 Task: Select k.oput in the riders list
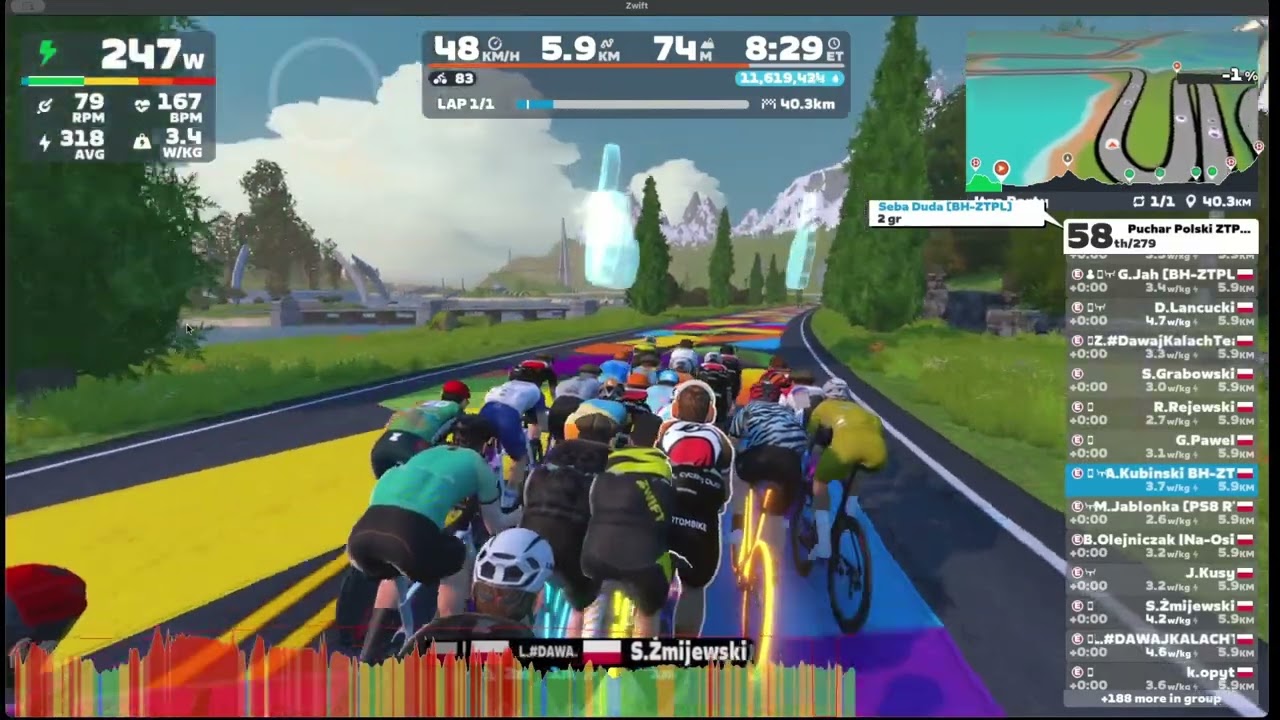pos(1160,678)
